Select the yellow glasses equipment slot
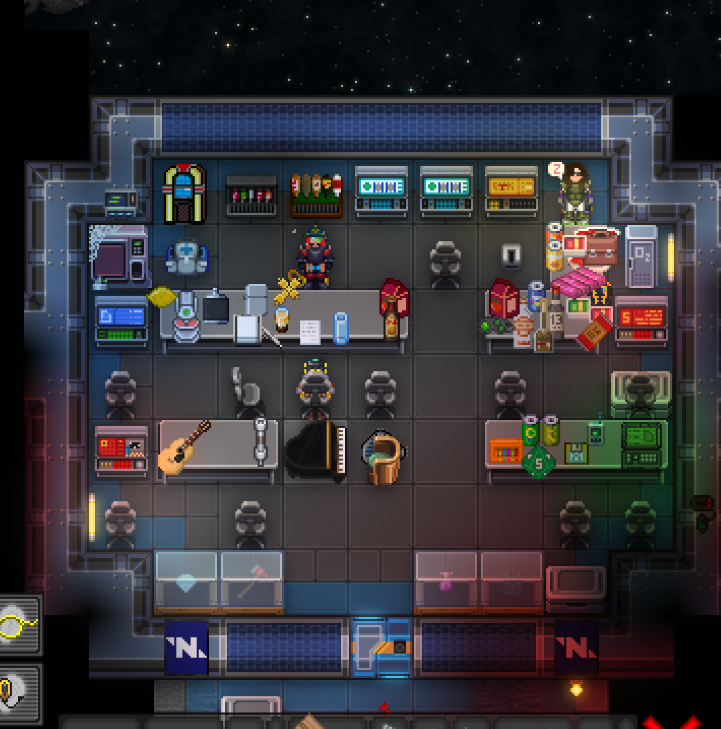 click(x=17, y=625)
